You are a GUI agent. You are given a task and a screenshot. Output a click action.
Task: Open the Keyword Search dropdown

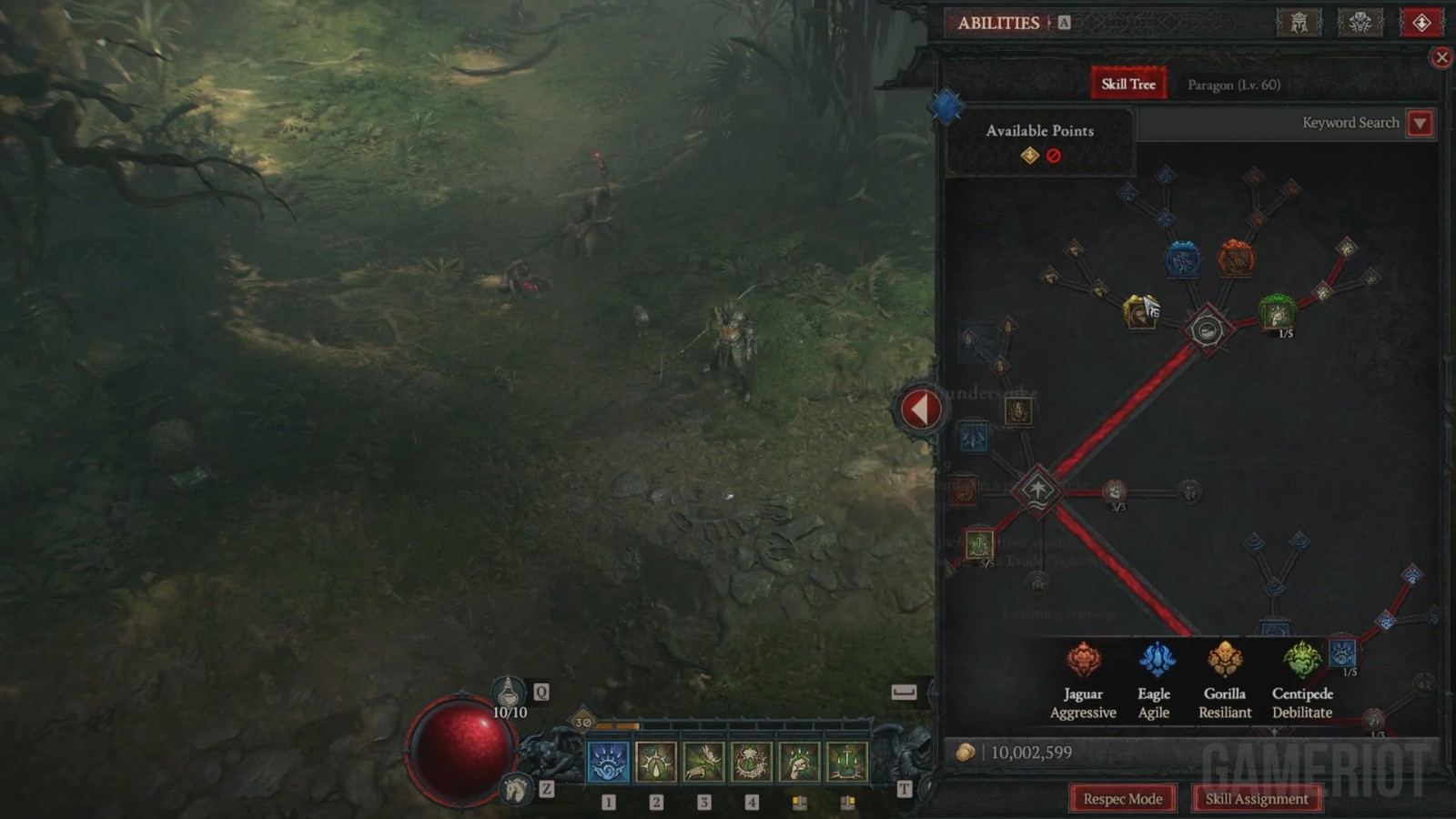click(x=1420, y=123)
